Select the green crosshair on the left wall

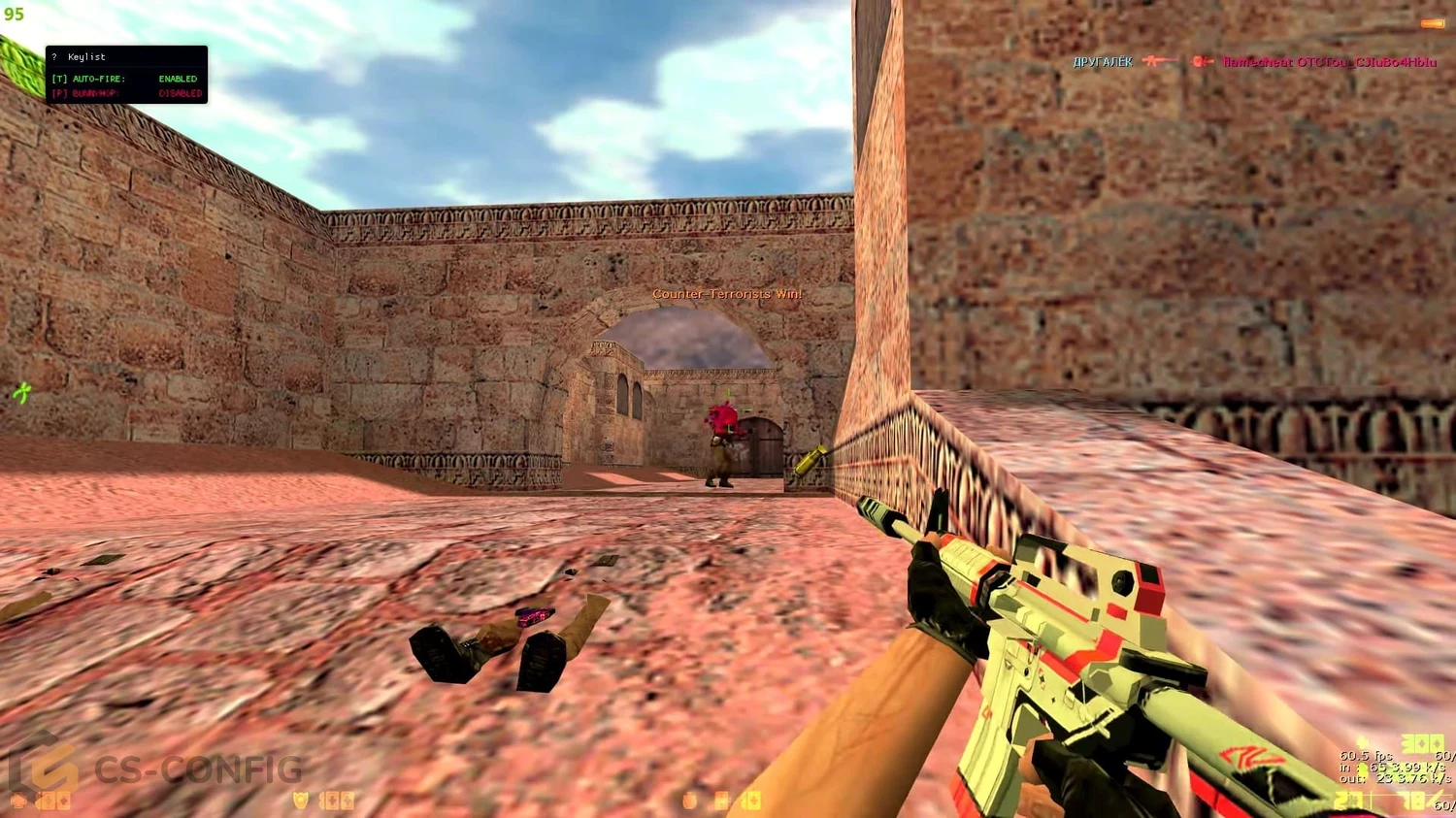point(21,394)
